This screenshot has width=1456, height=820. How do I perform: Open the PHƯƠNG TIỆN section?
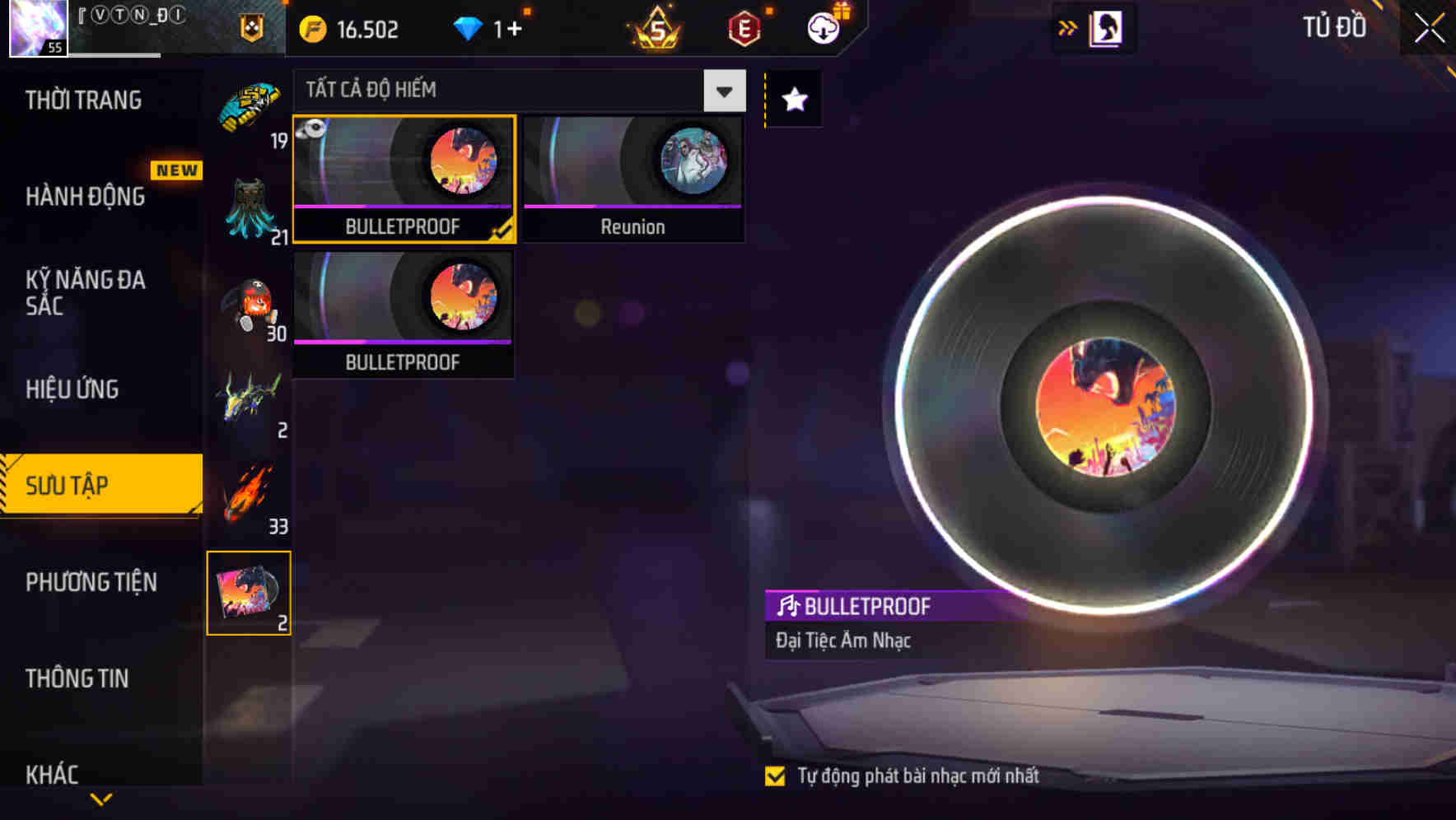[91, 582]
